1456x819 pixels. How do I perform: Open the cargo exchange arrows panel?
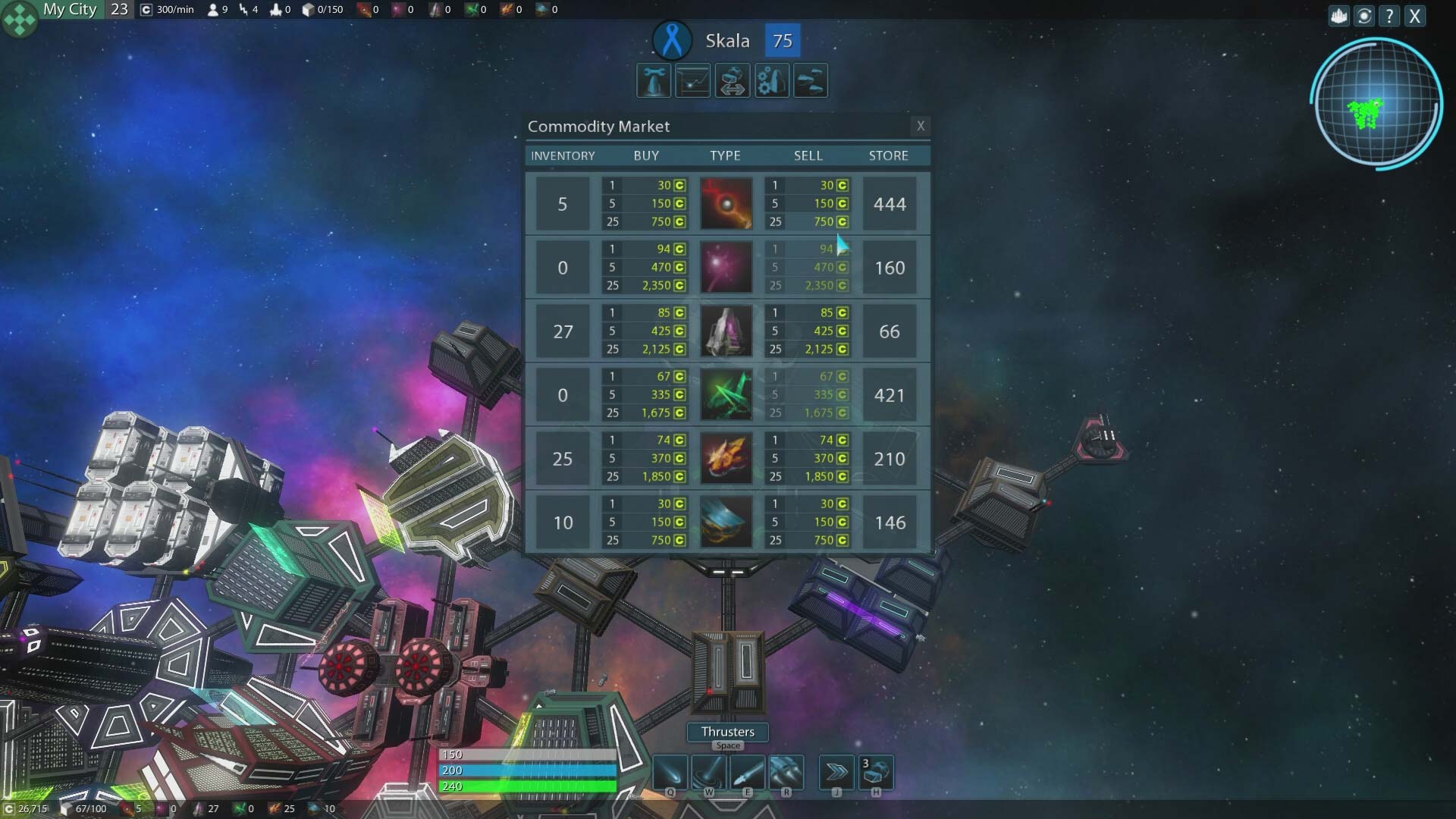pyautogui.click(x=733, y=80)
